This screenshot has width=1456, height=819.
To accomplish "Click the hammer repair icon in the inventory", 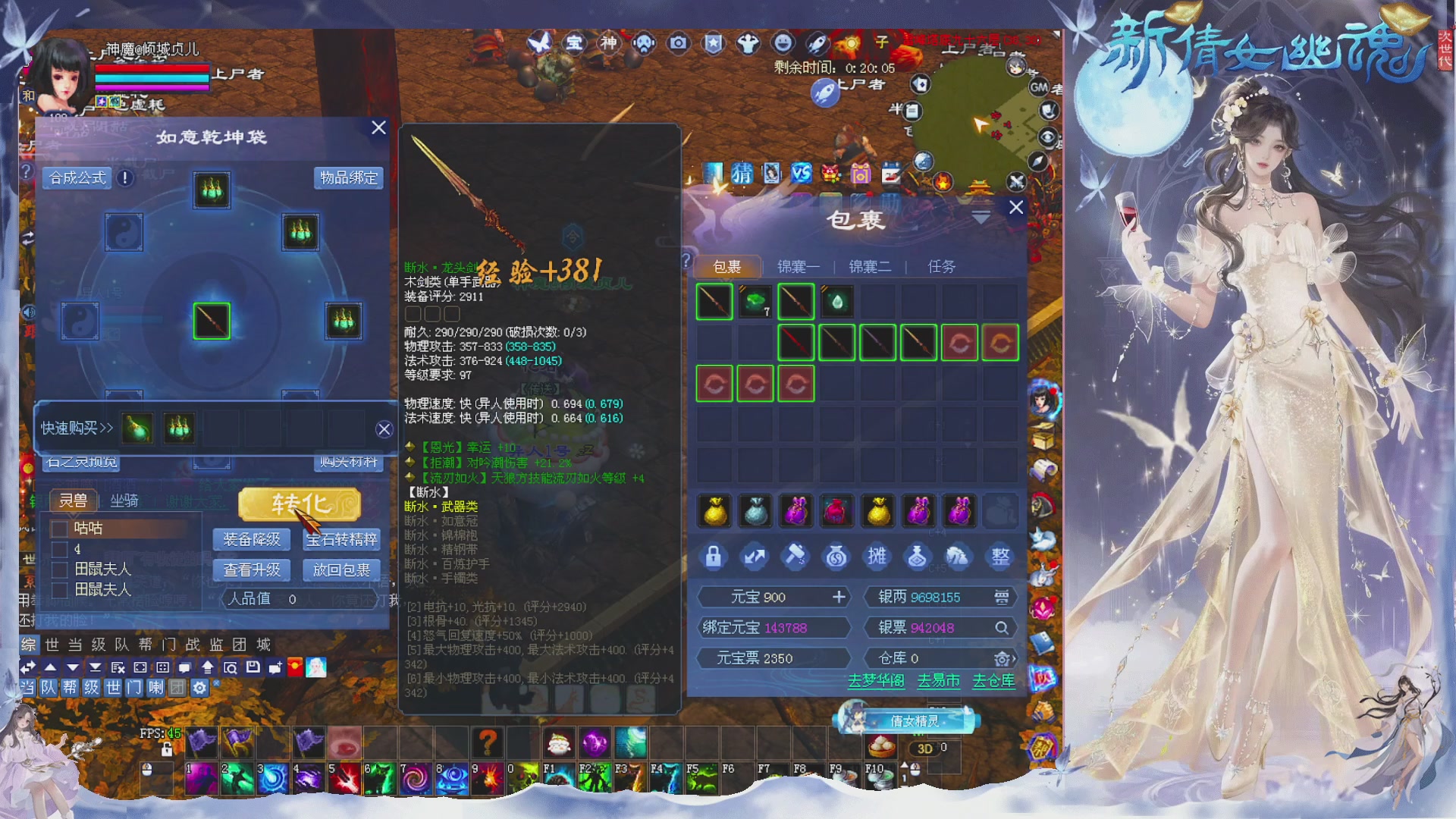I will click(795, 556).
